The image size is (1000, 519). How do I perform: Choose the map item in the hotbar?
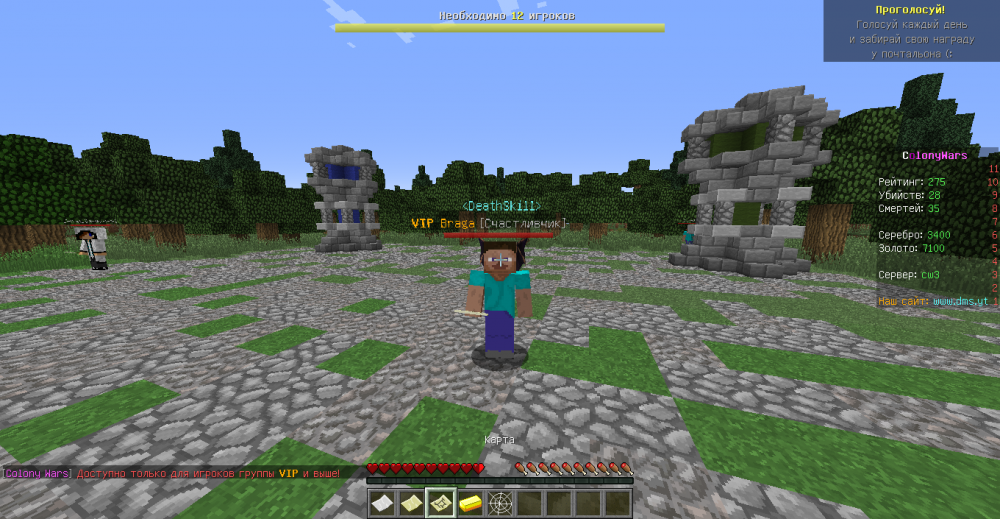tap(441, 503)
